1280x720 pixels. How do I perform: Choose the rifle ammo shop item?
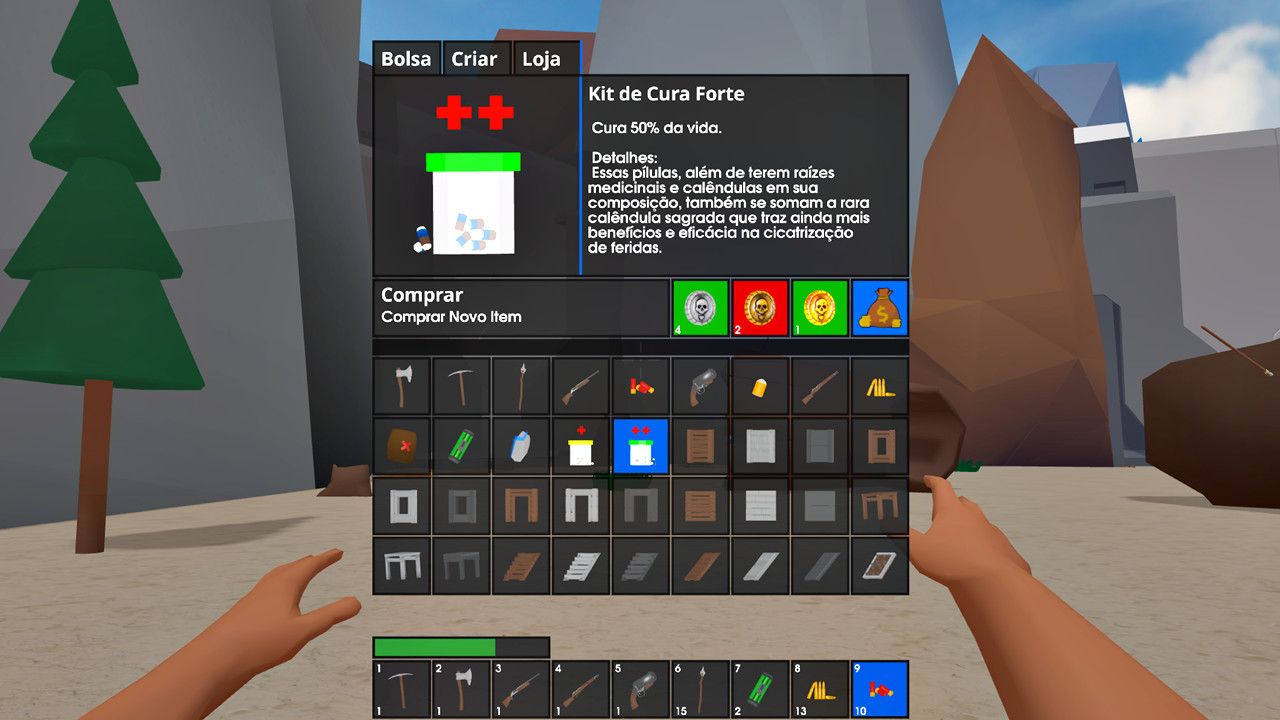(881, 386)
